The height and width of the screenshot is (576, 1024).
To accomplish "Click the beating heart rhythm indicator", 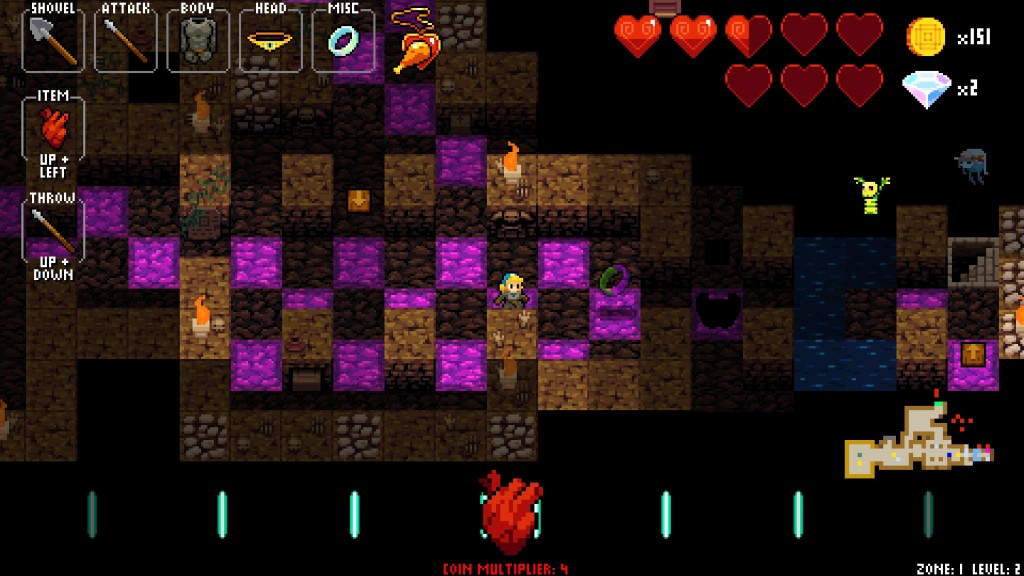I will (511, 512).
